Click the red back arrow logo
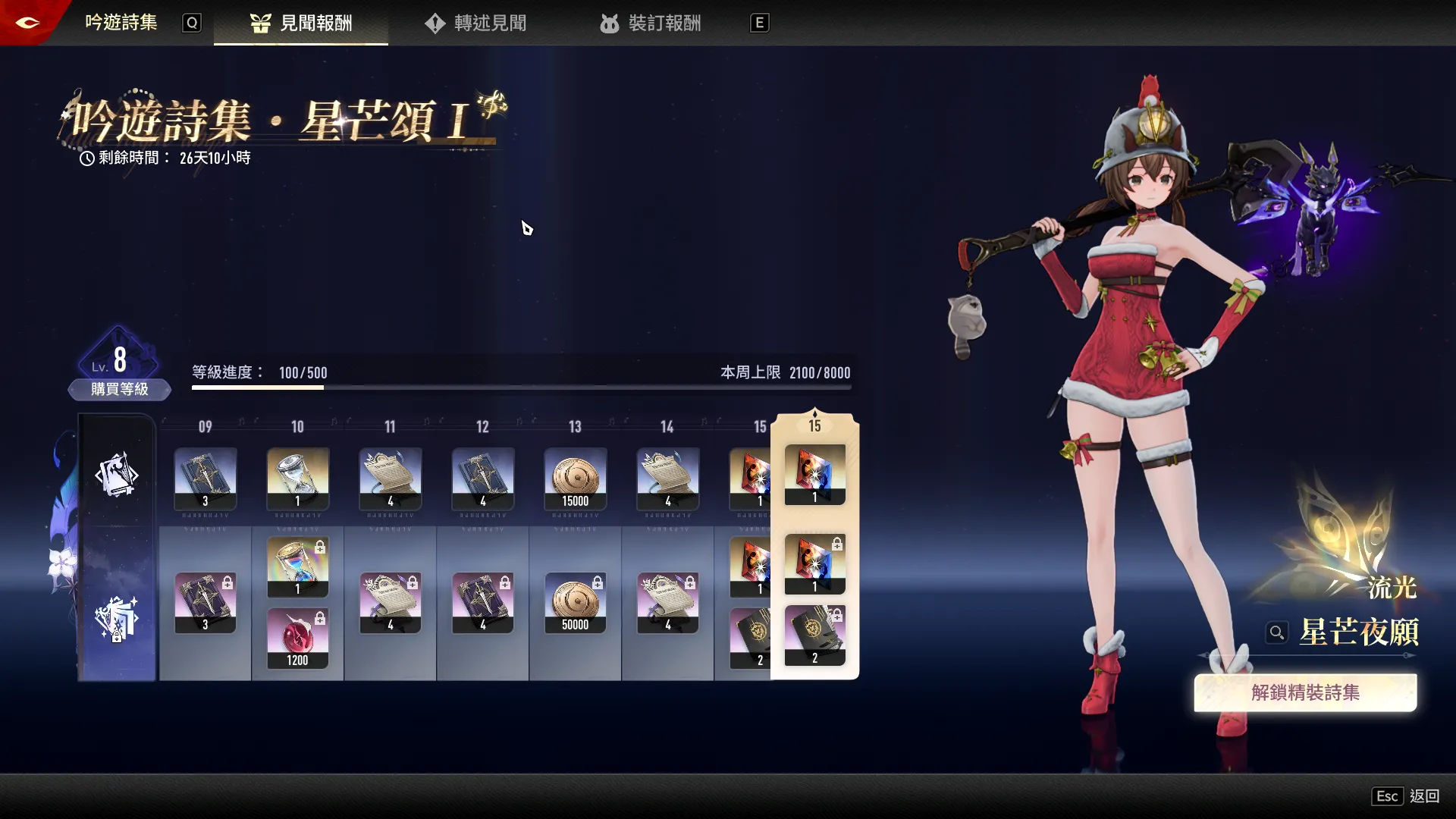1456x819 pixels. click(x=27, y=22)
